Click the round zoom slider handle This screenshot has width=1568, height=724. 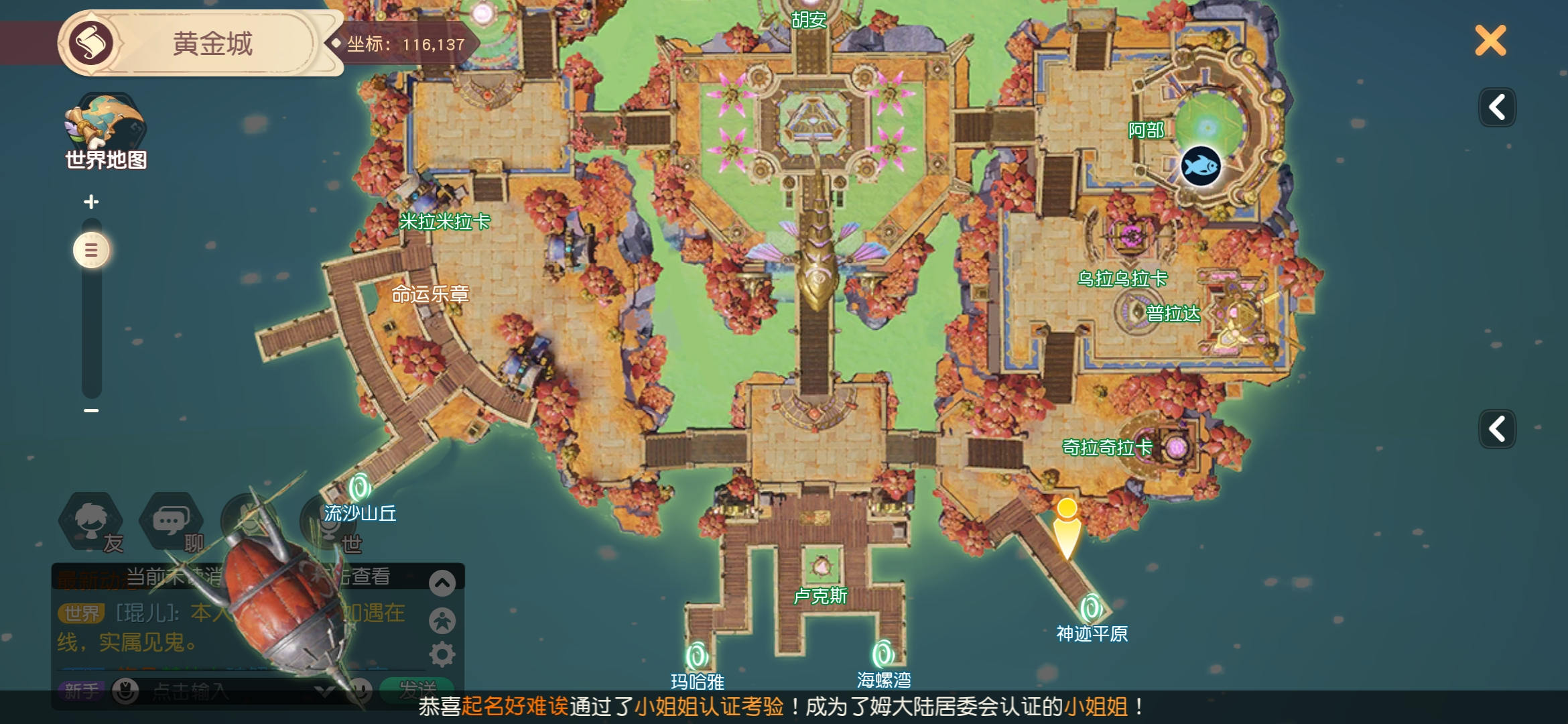click(x=91, y=250)
